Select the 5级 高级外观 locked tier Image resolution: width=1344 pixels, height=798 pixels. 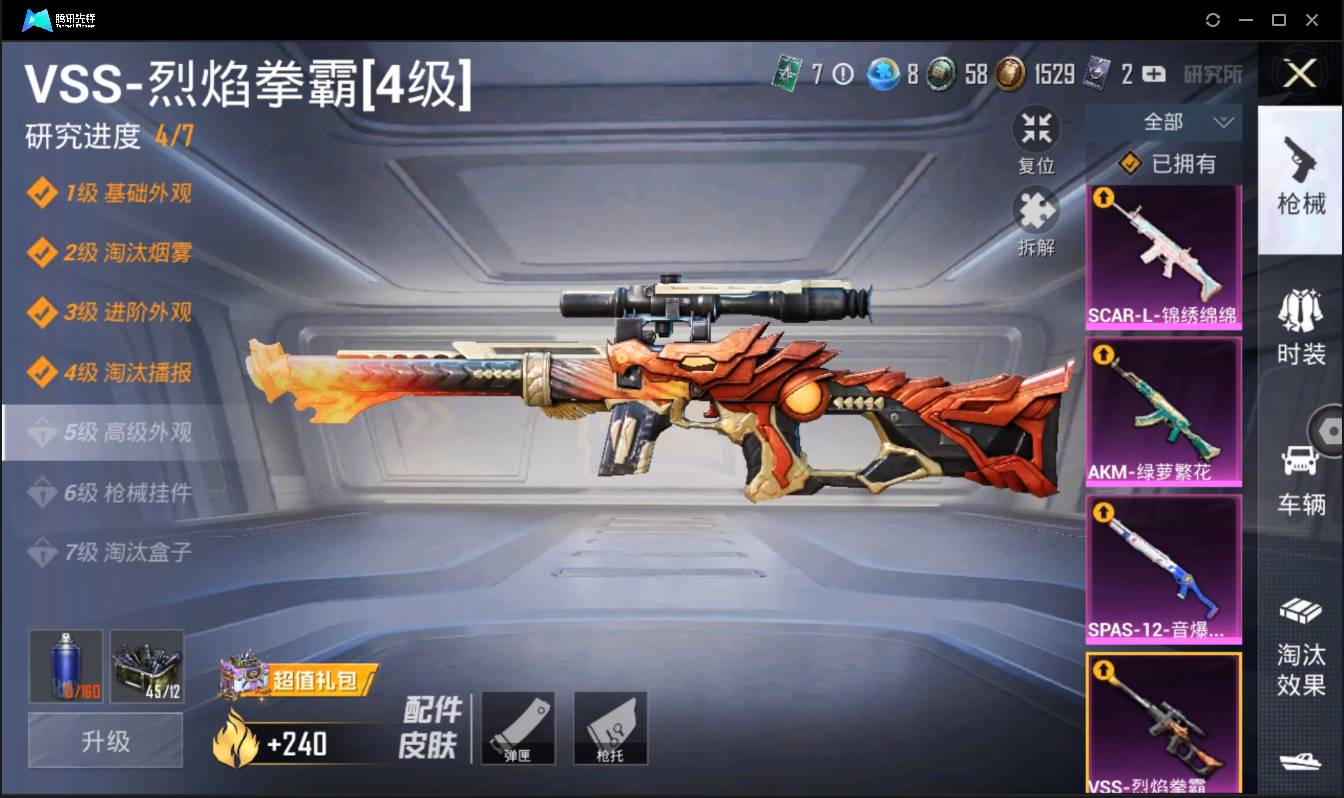coord(110,432)
